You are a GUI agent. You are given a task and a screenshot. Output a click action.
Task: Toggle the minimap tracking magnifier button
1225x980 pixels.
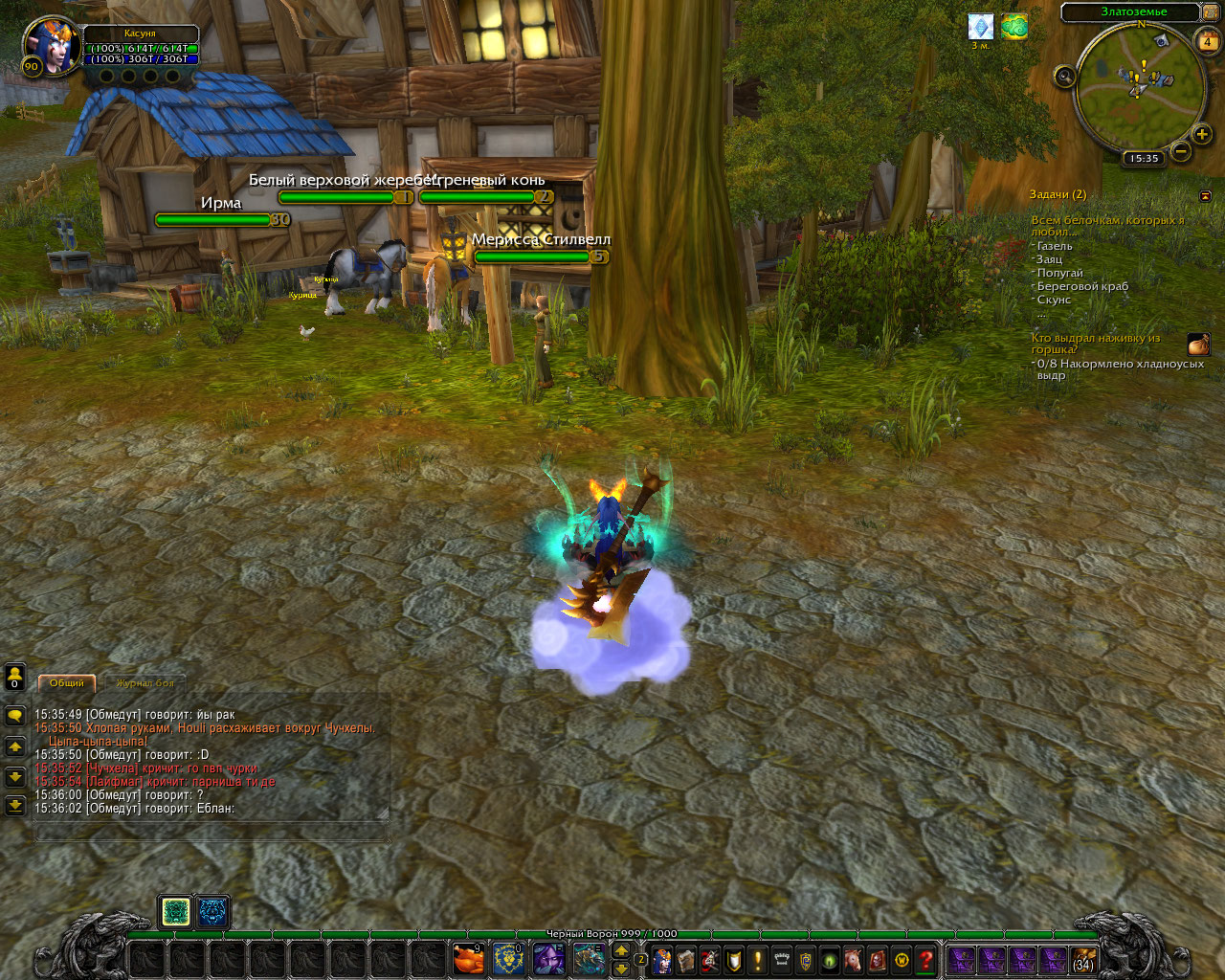pyautogui.click(x=1064, y=77)
